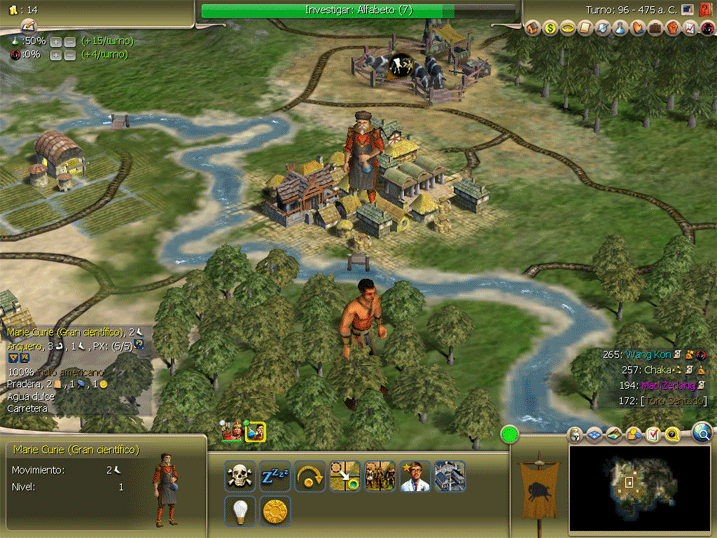Viewport: 717px width, 538px height.
Task: Click the green end turn button
Action: [511, 434]
